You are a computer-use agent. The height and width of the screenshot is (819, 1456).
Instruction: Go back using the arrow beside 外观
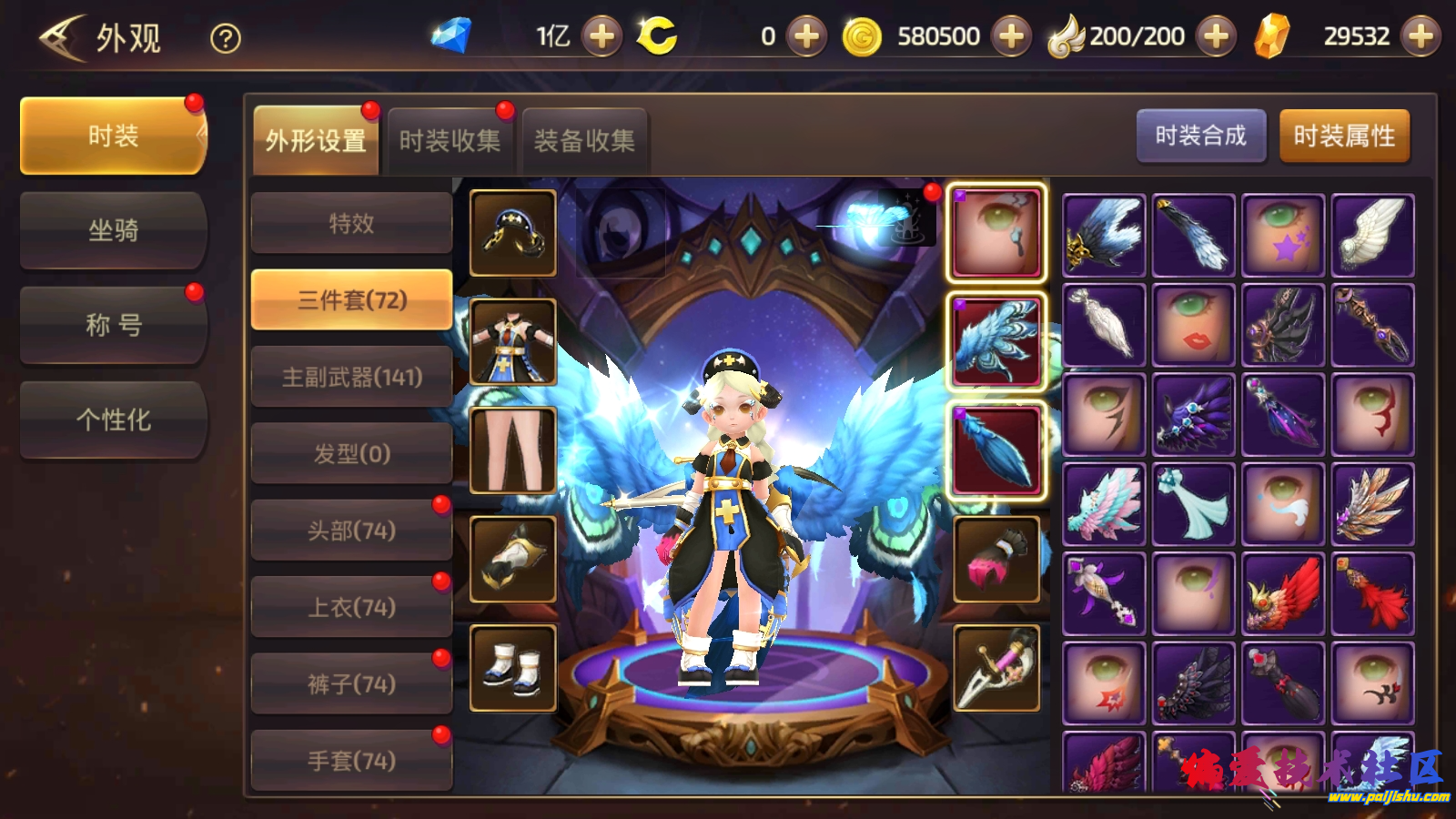[x=62, y=38]
